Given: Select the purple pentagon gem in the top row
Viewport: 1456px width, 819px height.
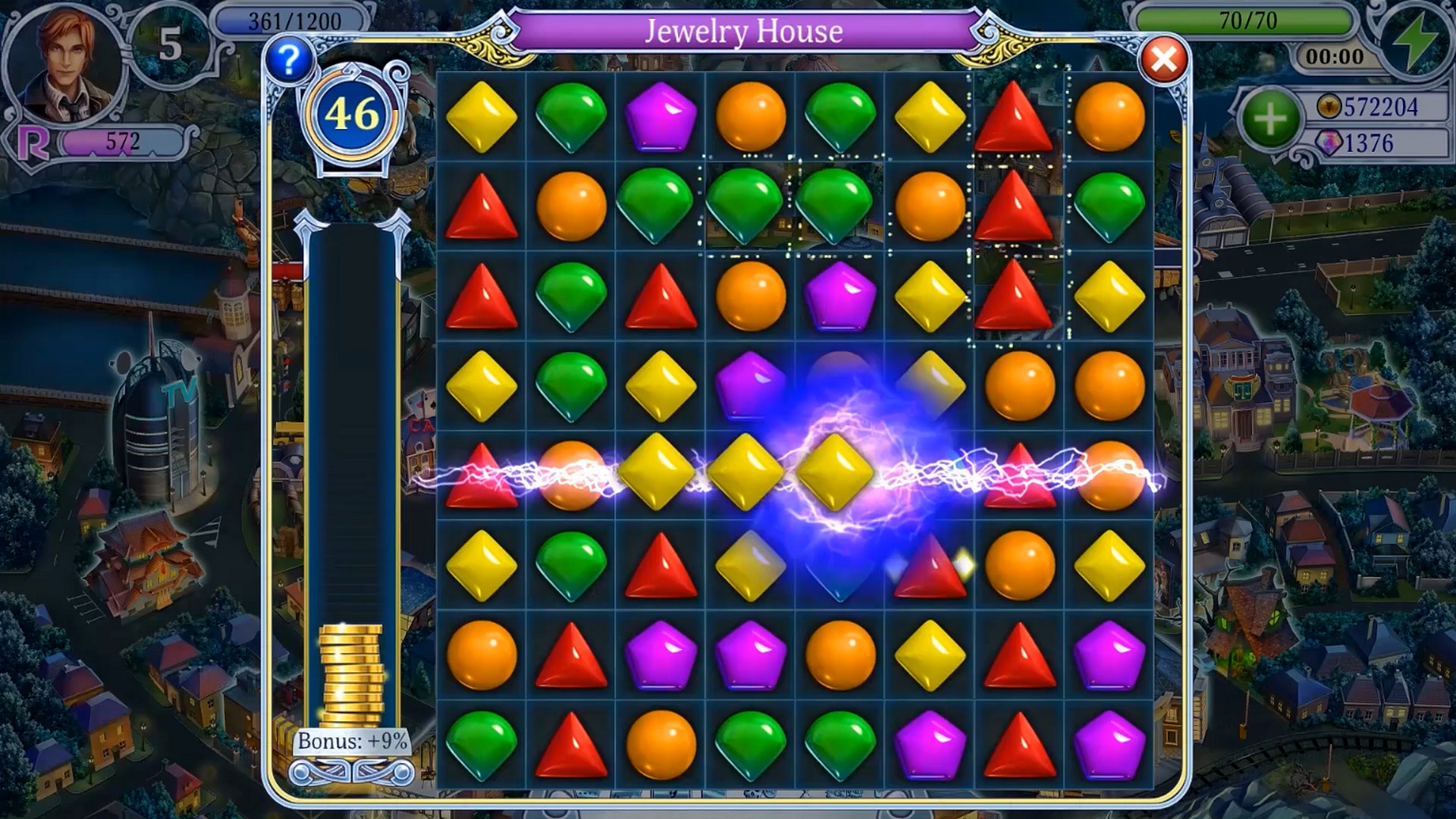Looking at the screenshot, I should [661, 115].
